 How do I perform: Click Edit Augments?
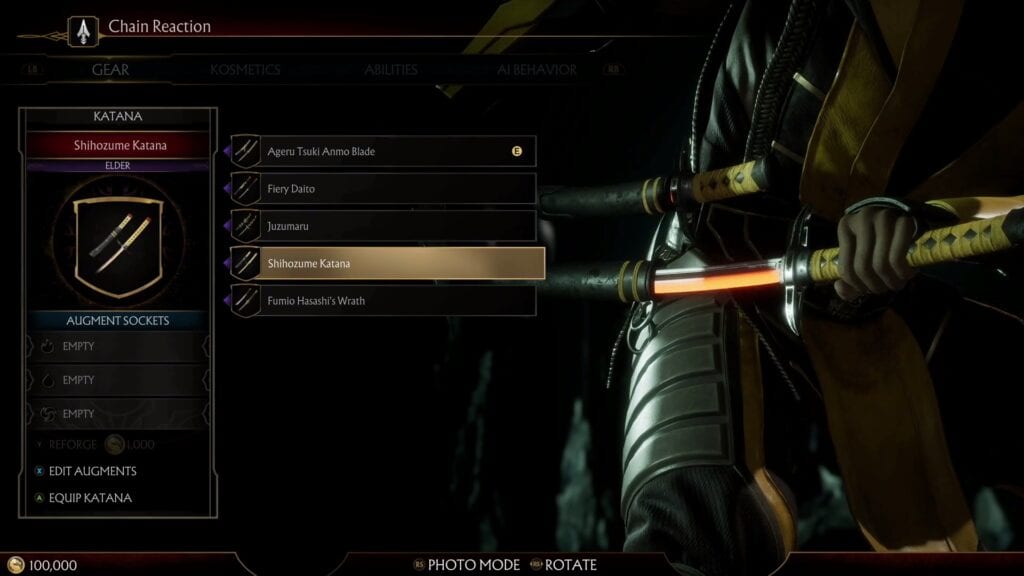[x=92, y=471]
